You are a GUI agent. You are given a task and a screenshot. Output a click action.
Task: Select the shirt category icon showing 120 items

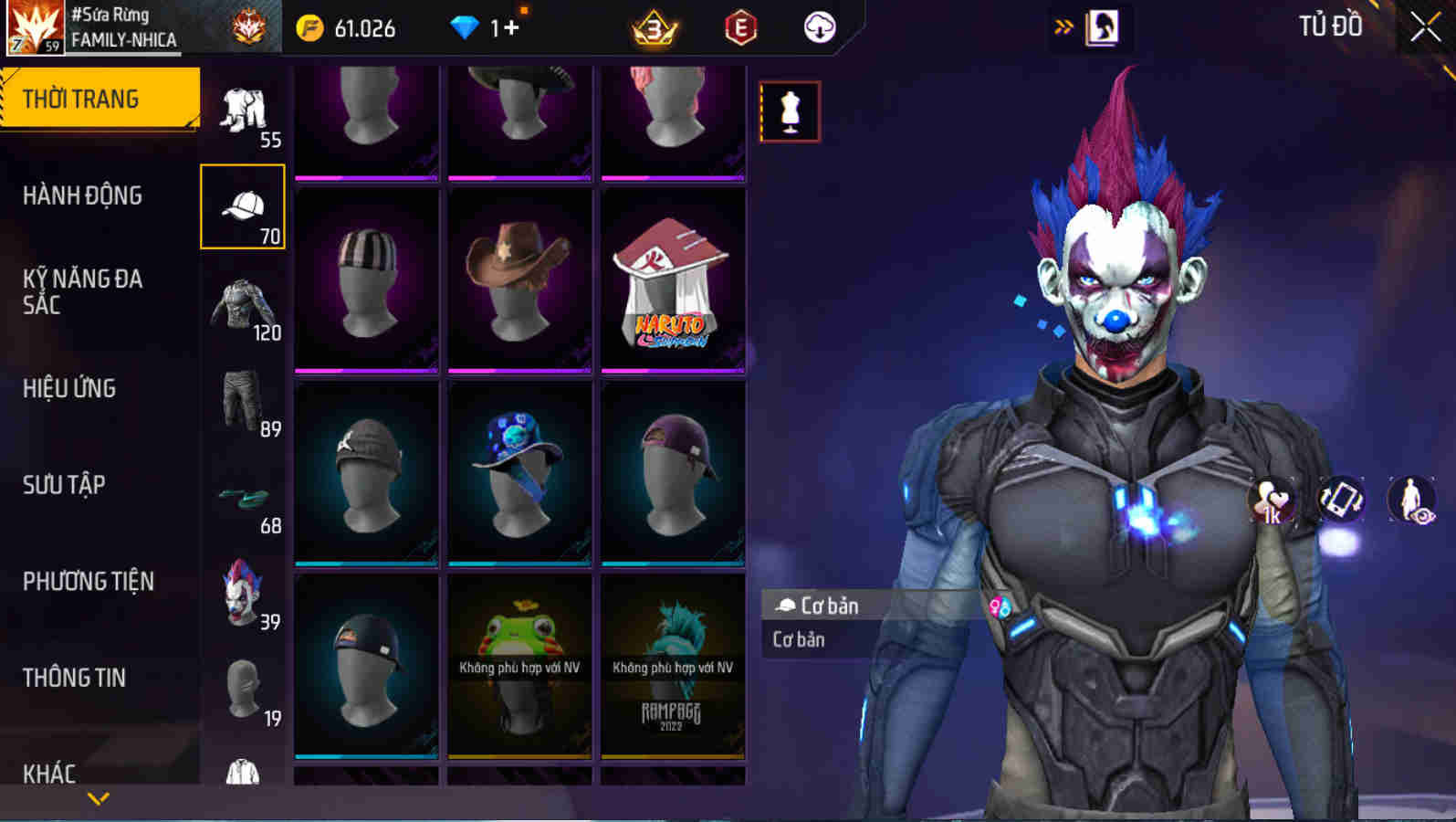(x=242, y=303)
